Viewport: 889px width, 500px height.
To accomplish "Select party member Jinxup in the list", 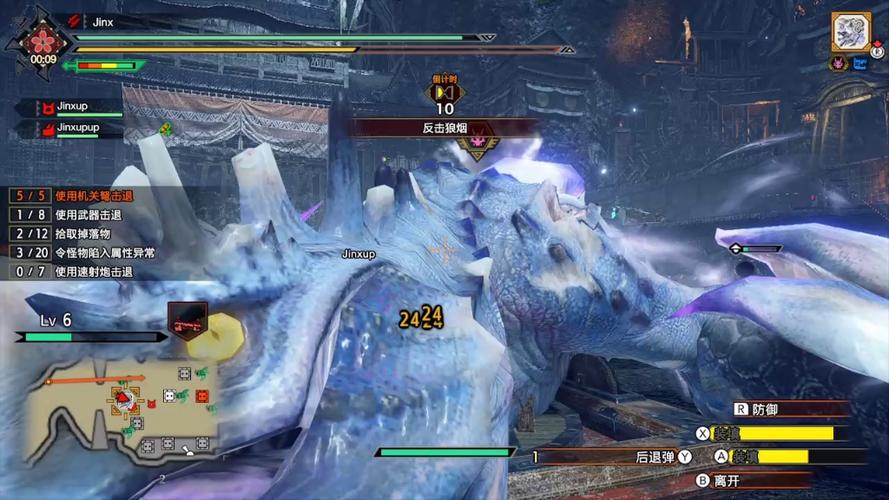I will [x=78, y=106].
